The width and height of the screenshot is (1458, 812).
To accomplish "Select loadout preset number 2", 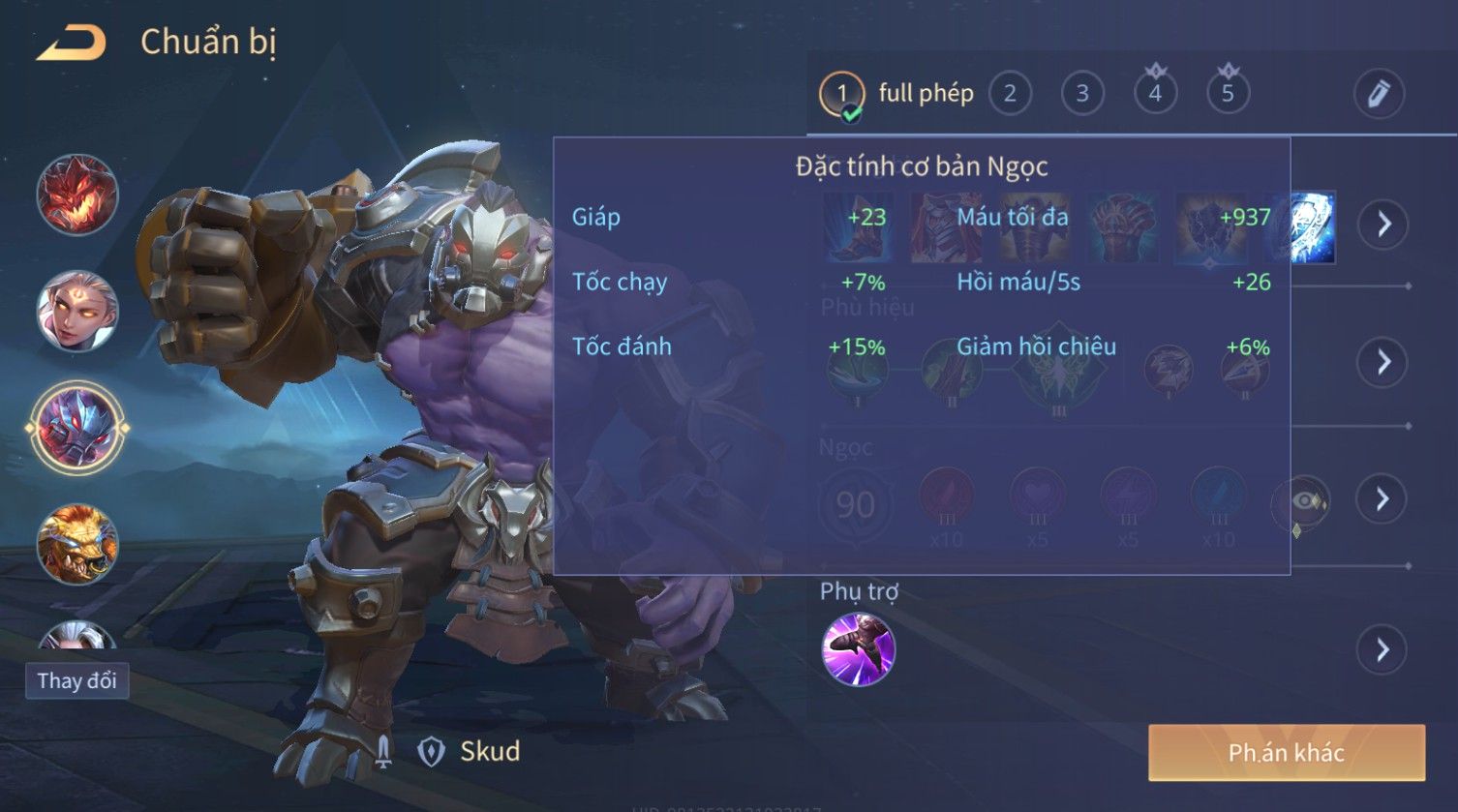I will click(x=1010, y=94).
